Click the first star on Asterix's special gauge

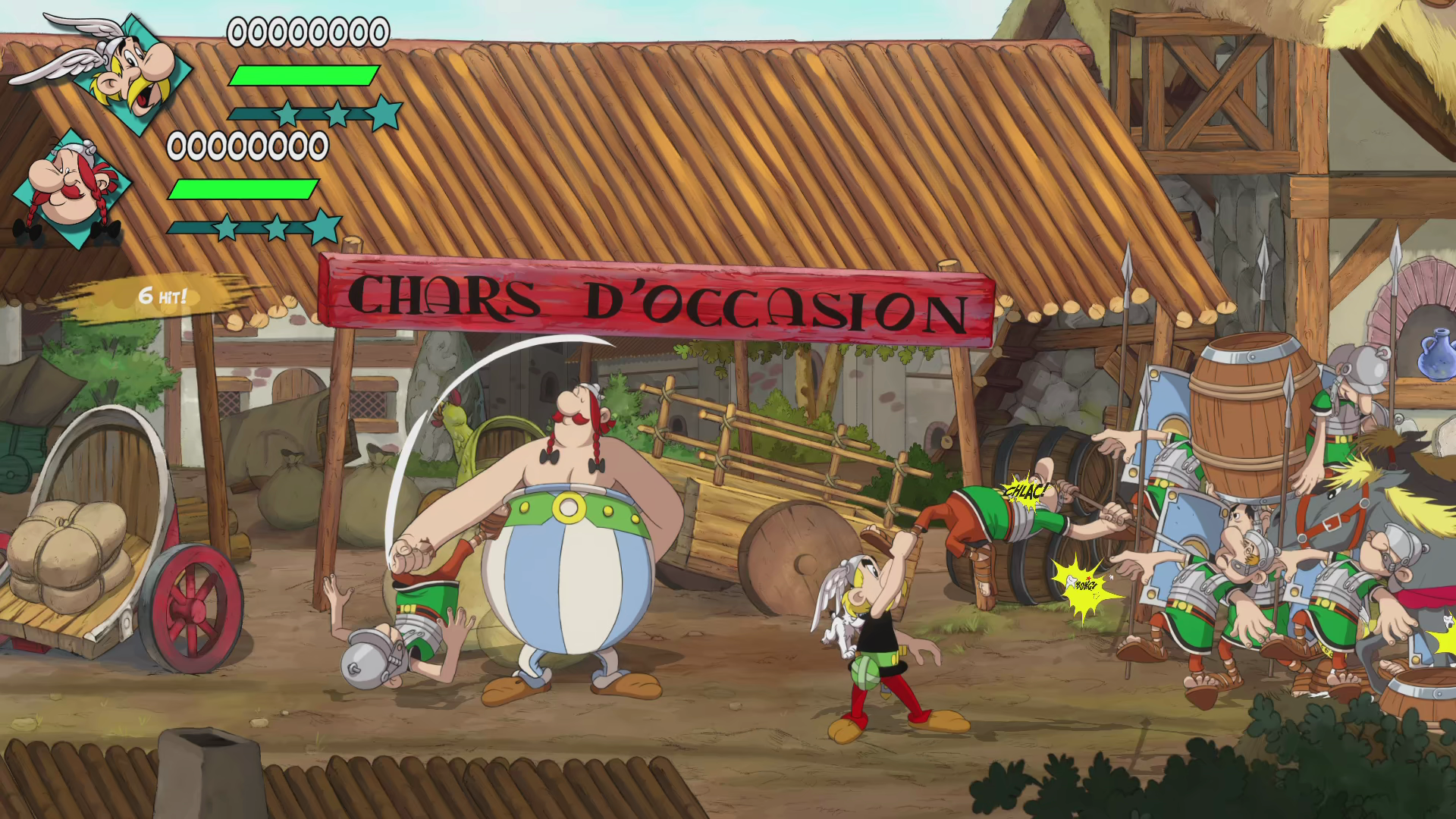tap(288, 111)
